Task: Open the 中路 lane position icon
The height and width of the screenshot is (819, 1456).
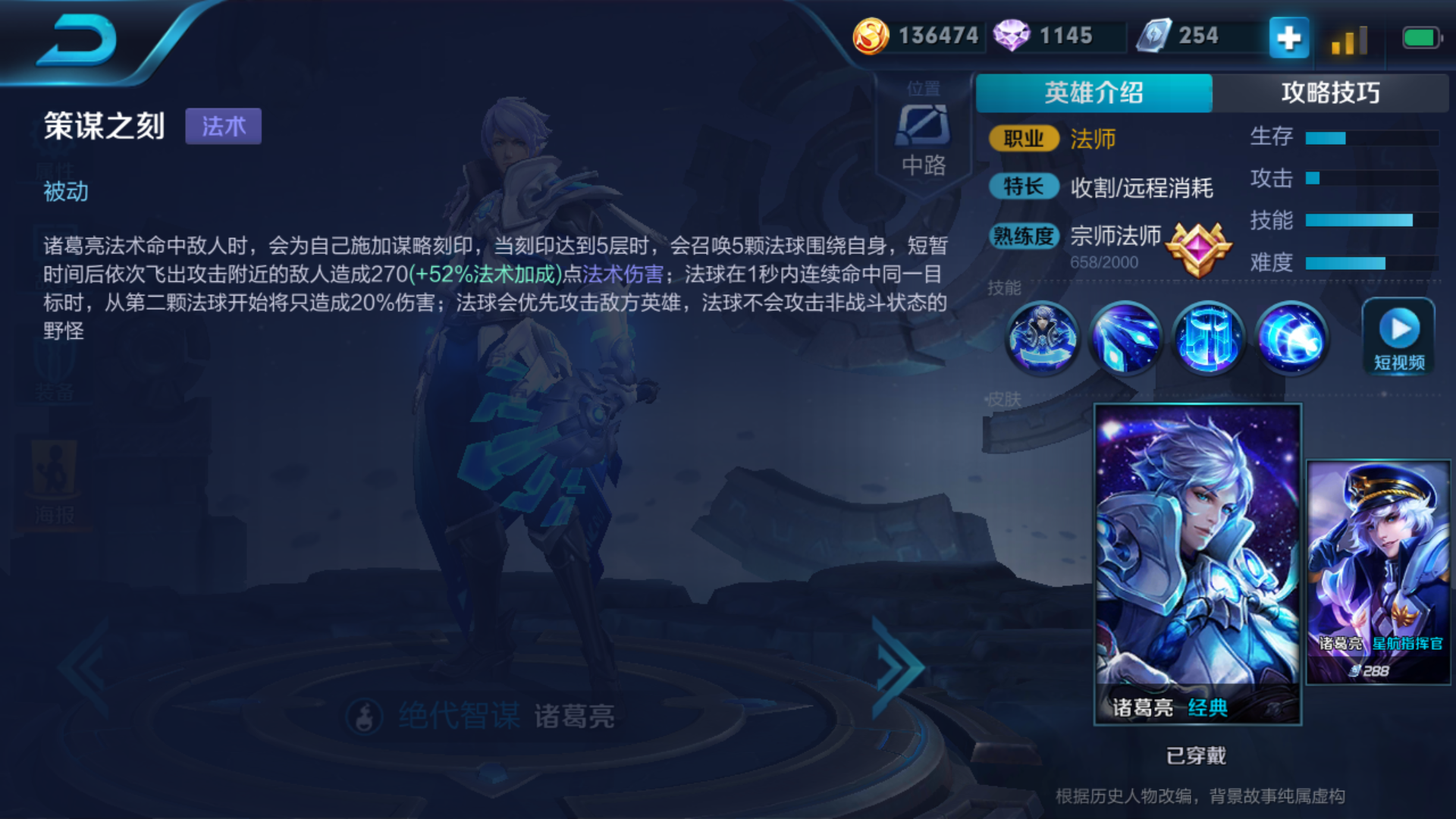Action: [924, 129]
